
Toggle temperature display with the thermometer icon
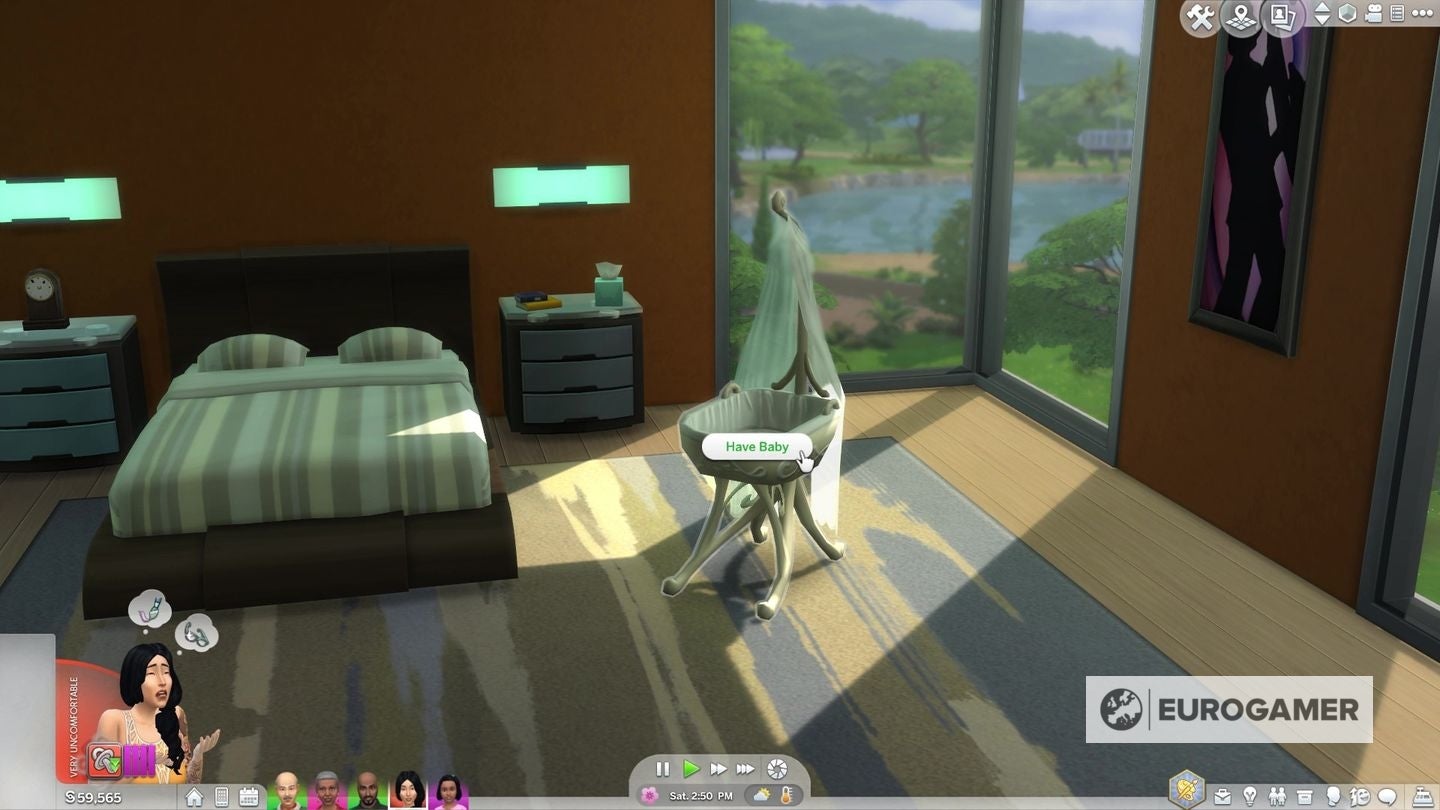point(786,796)
